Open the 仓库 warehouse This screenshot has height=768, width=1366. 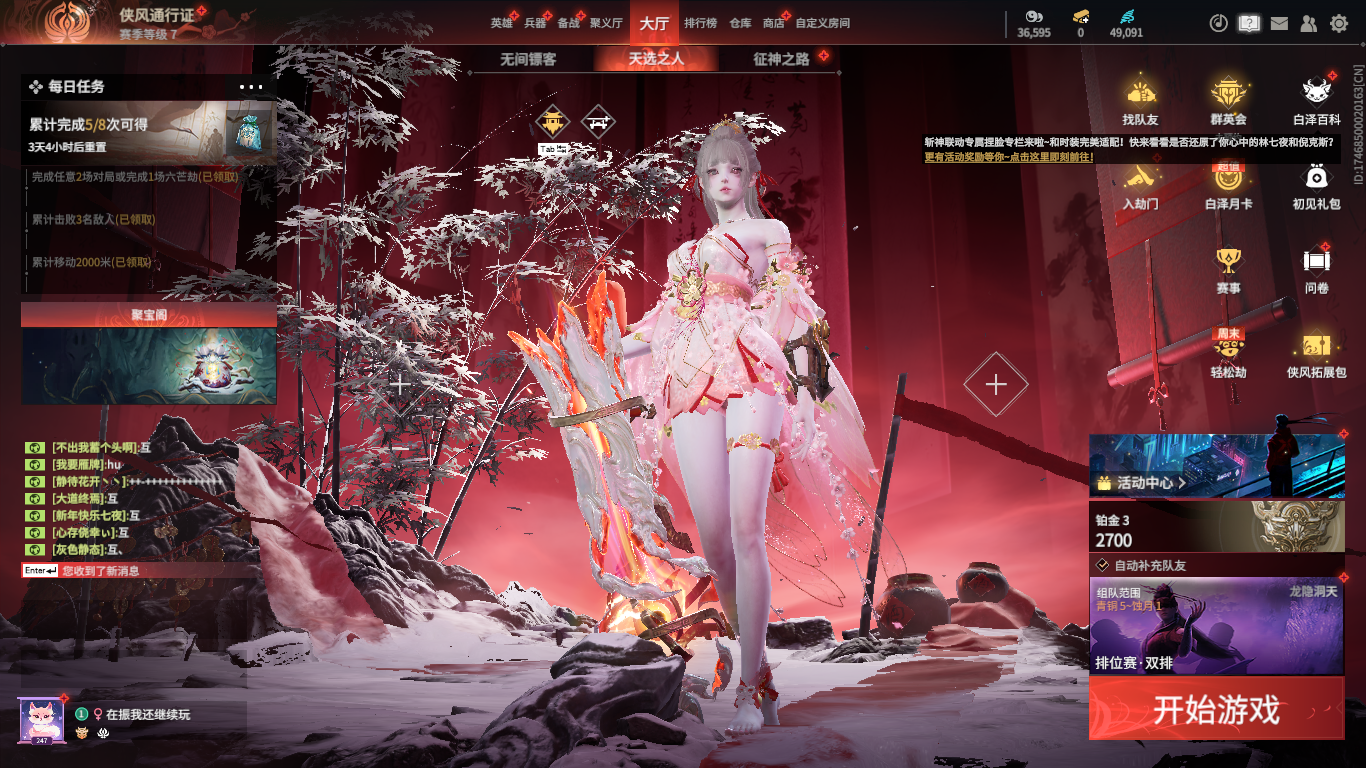[x=740, y=23]
